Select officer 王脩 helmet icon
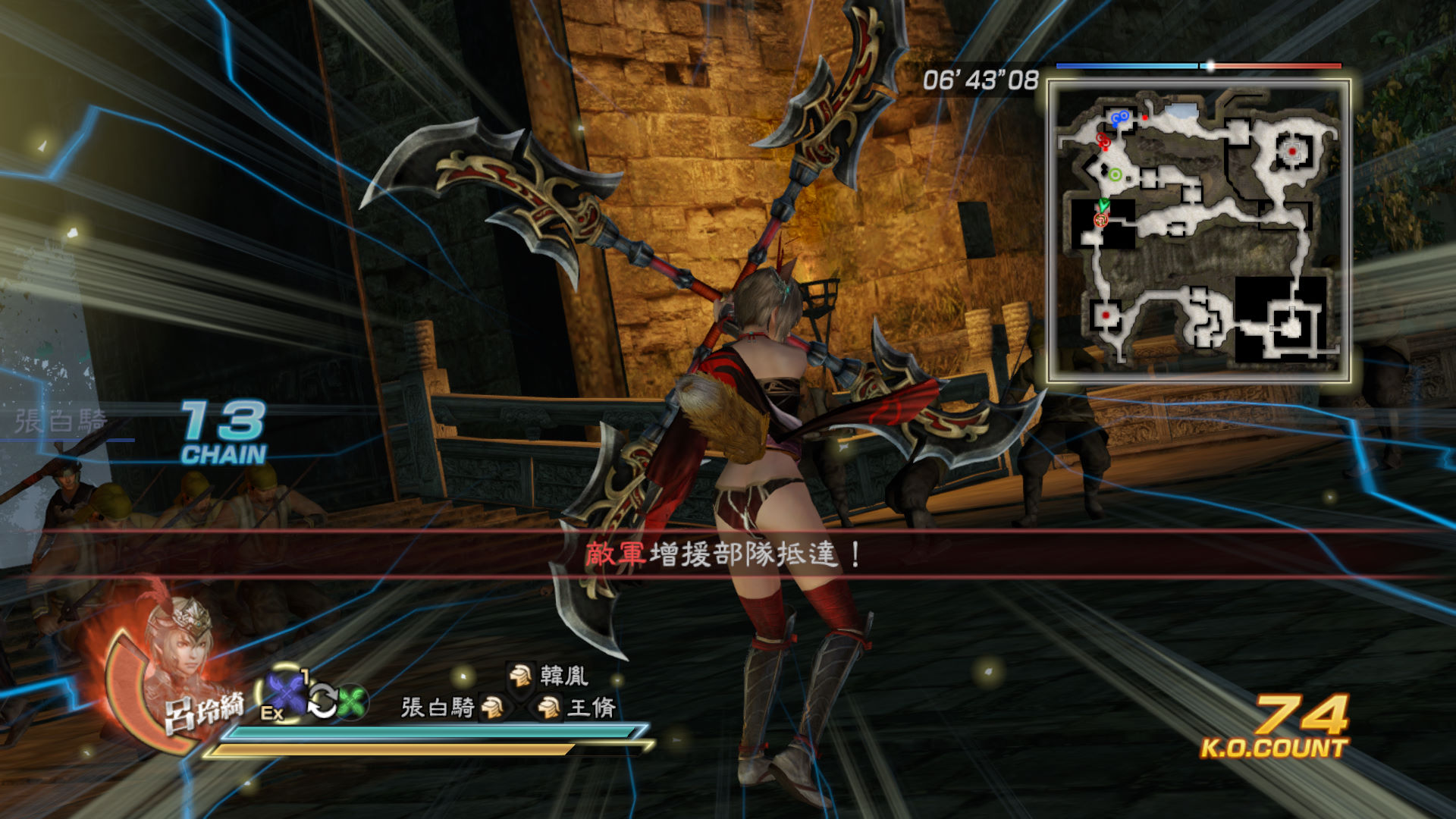This screenshot has width=1456, height=819. click(x=548, y=708)
